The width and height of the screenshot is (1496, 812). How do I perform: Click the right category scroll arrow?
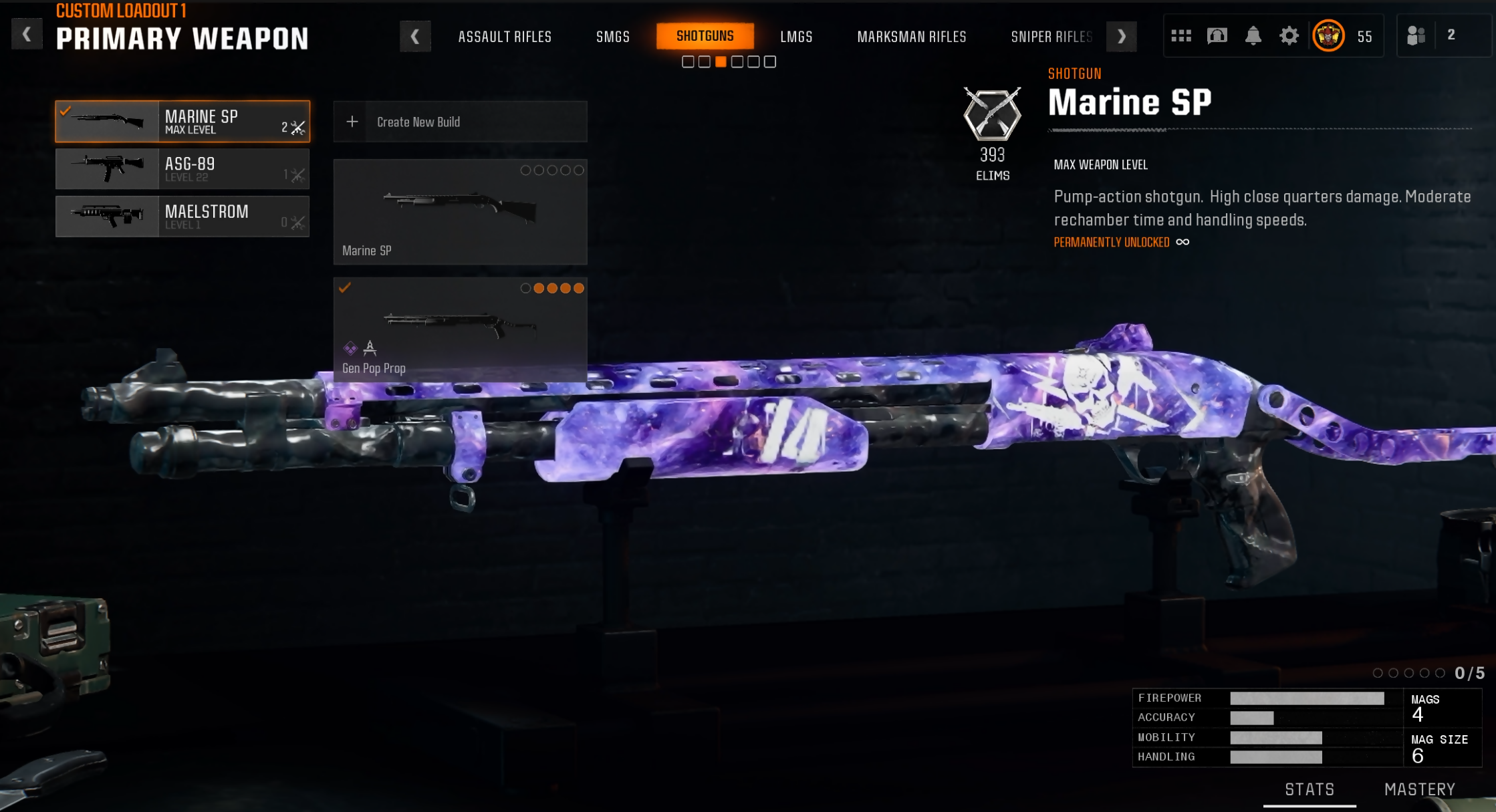[1121, 36]
